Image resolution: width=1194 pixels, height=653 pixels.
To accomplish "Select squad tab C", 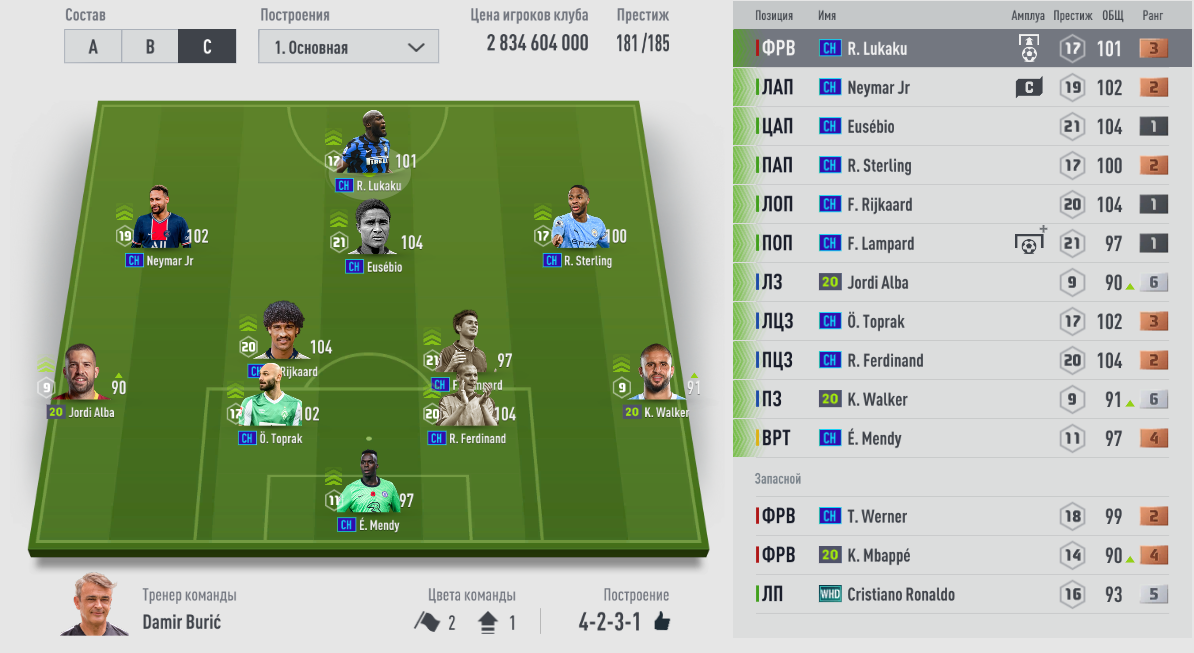I will tap(207, 47).
